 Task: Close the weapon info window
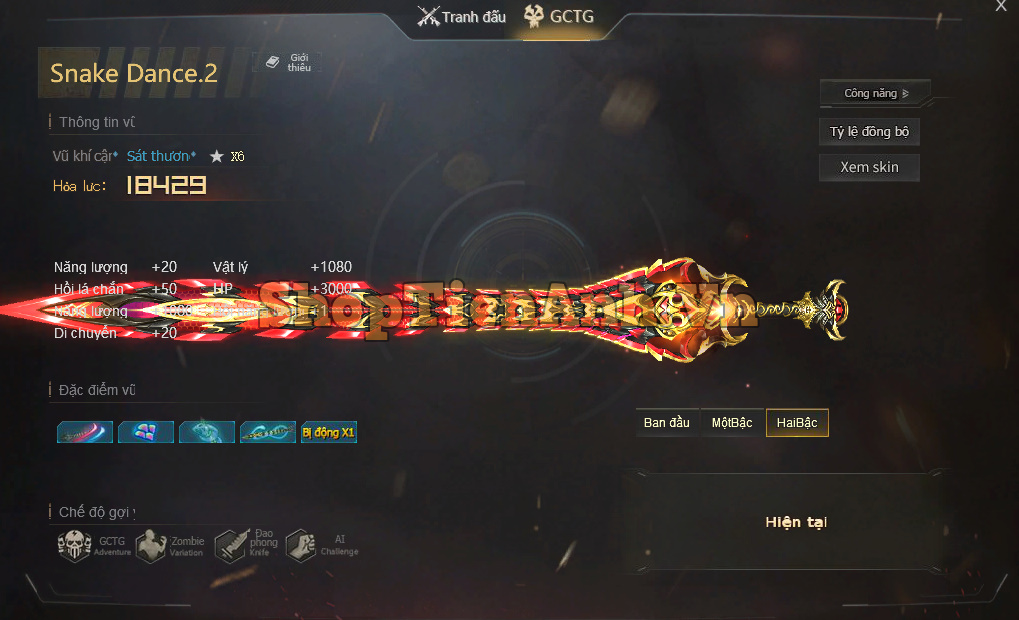click(x=1001, y=6)
